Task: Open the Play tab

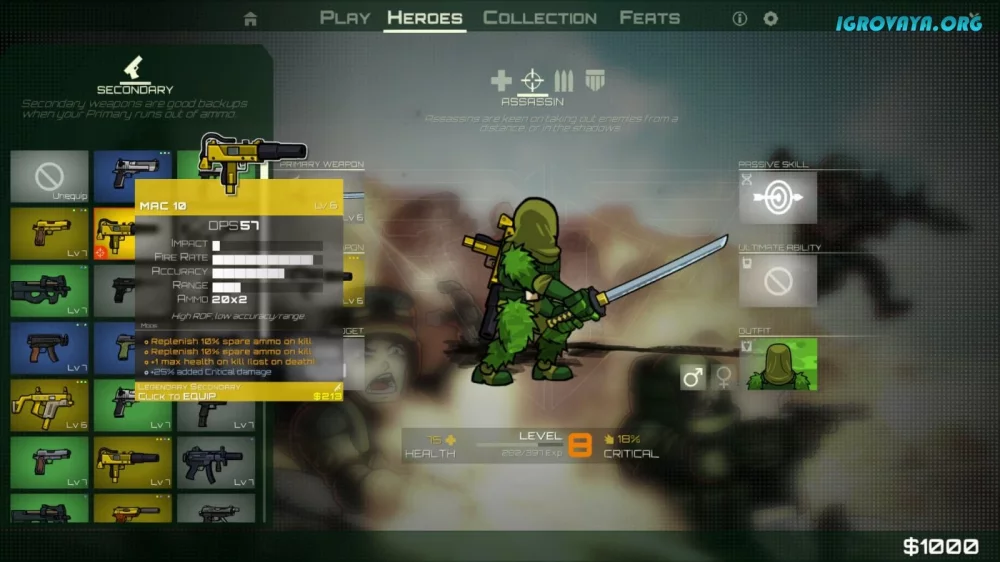Action: [x=345, y=18]
